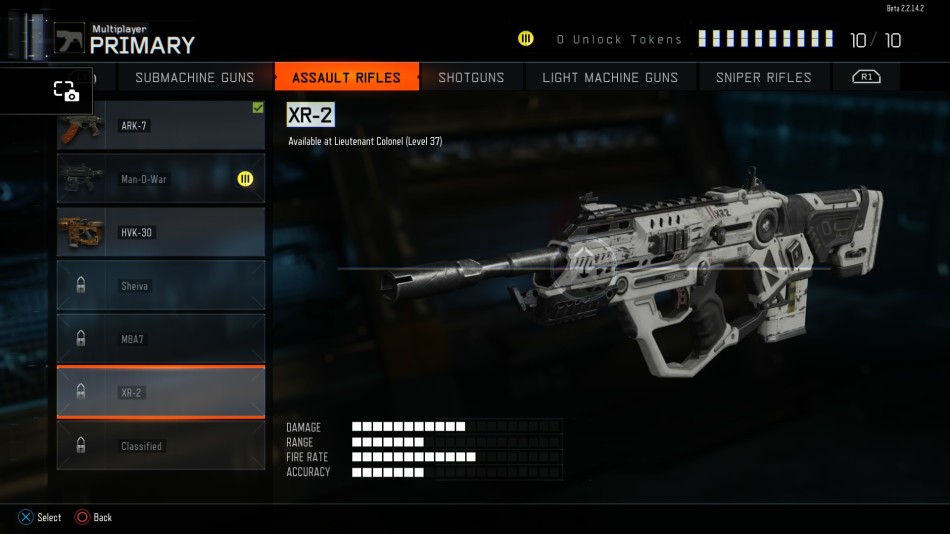Open the Shotguns category tab
The image size is (950, 534).
pos(471,77)
